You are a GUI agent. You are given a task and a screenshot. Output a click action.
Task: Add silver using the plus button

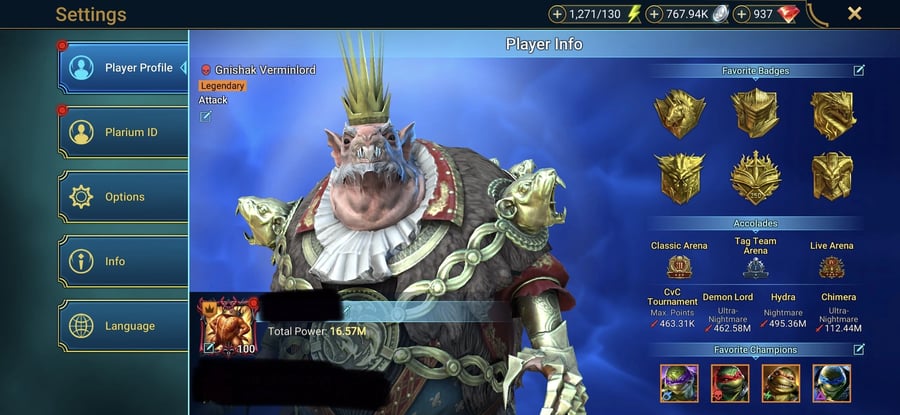[655, 14]
